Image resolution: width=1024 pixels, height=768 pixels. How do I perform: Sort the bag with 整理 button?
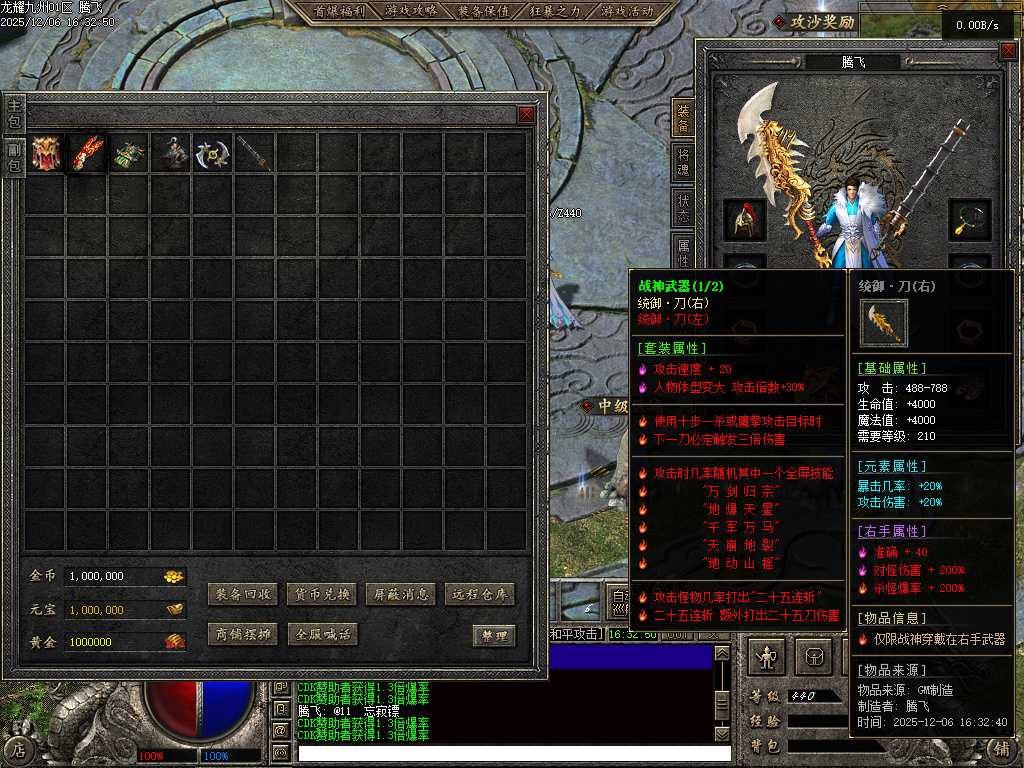pos(494,636)
